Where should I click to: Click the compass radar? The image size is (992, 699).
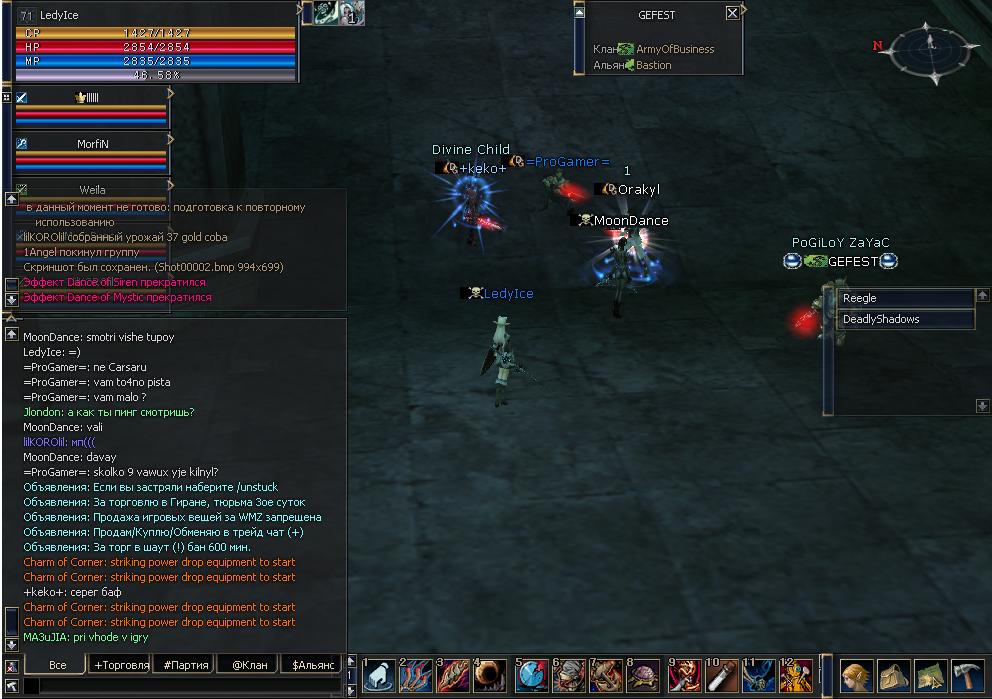929,48
